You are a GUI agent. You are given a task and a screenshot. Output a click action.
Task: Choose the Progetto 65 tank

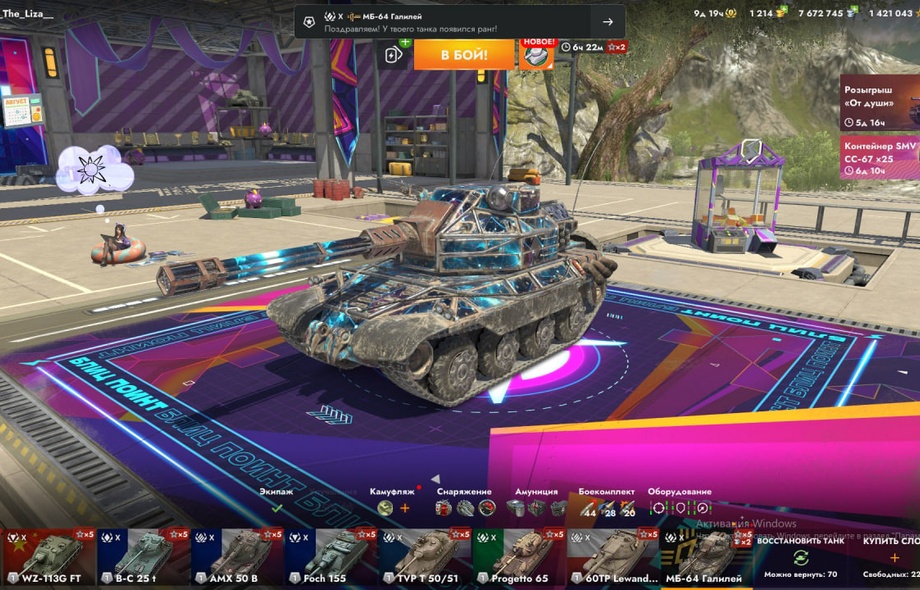click(519, 557)
